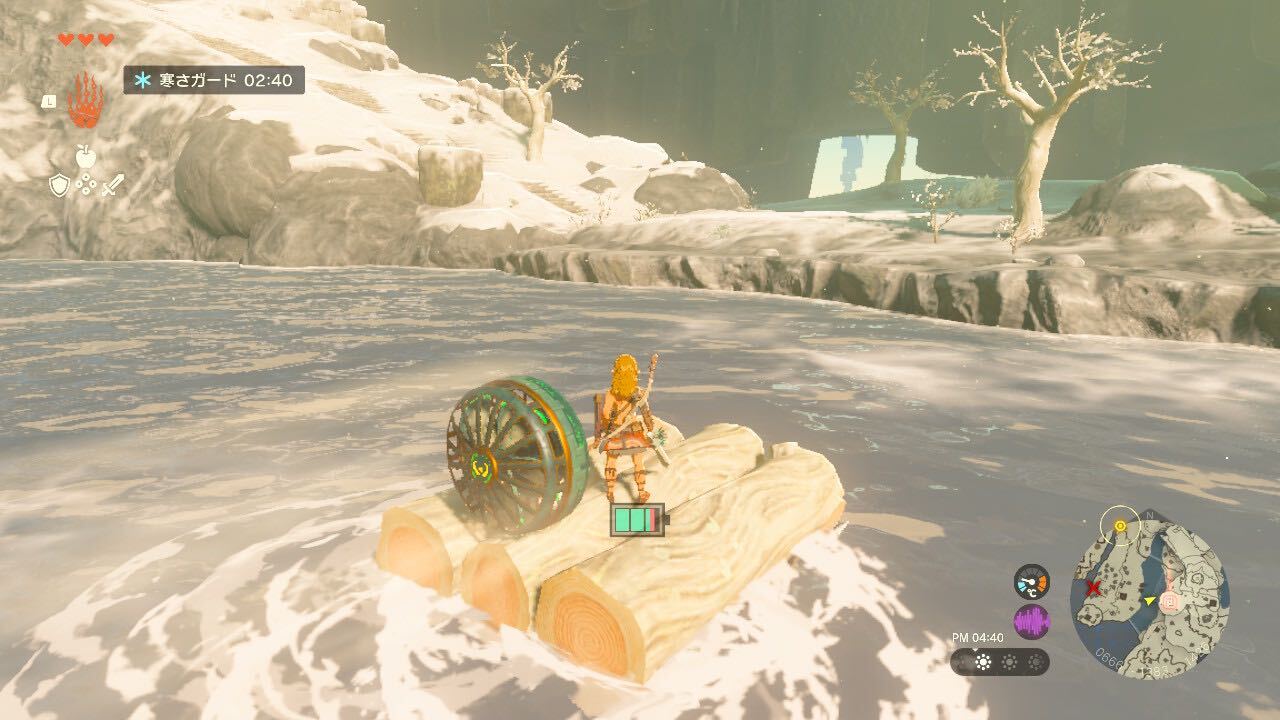Click the yellow player arrow on the minimap
Viewport: 1280px width, 720px height.
1150,601
